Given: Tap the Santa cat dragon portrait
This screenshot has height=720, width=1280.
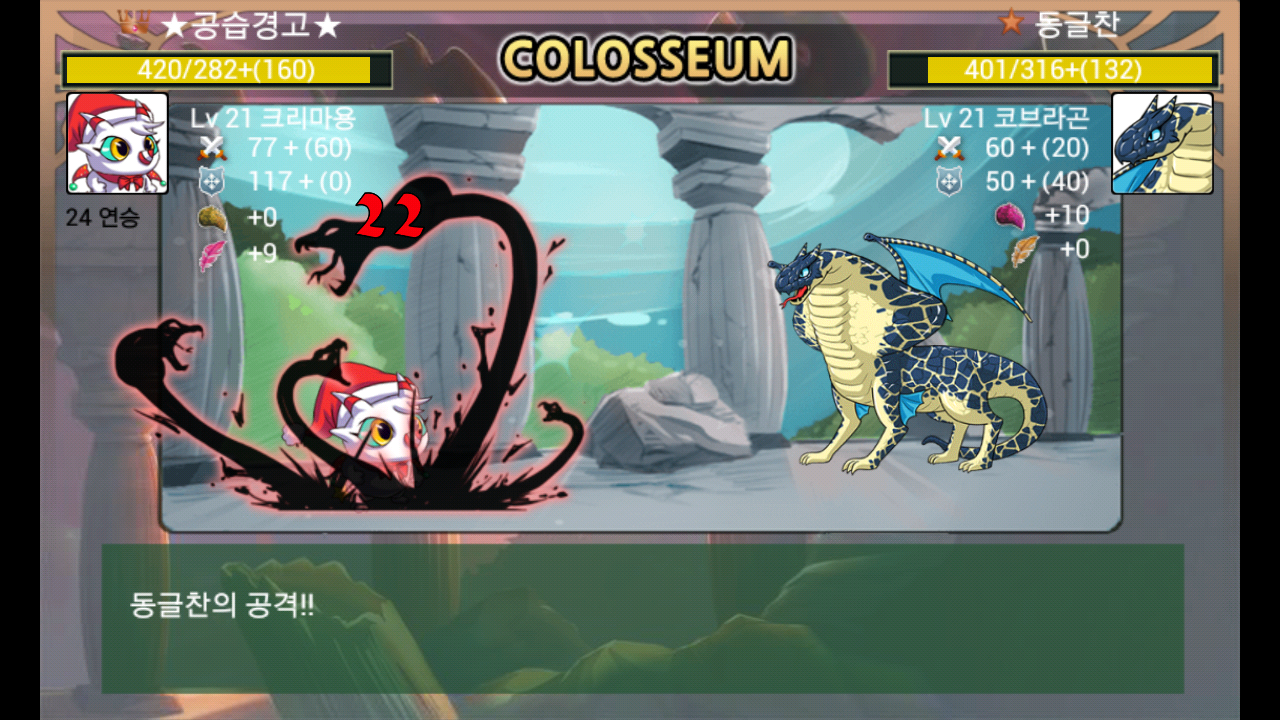Looking at the screenshot, I should 117,143.
